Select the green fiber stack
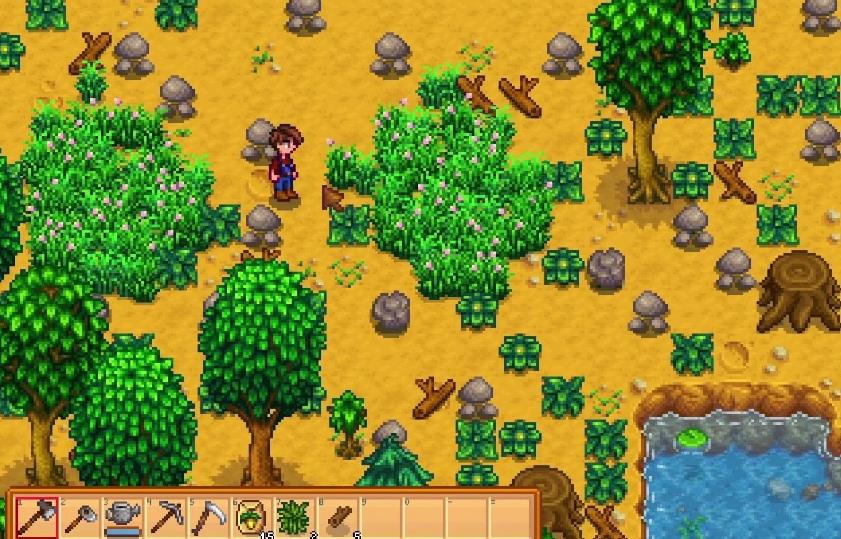This screenshot has height=539, width=841. pos(295,516)
